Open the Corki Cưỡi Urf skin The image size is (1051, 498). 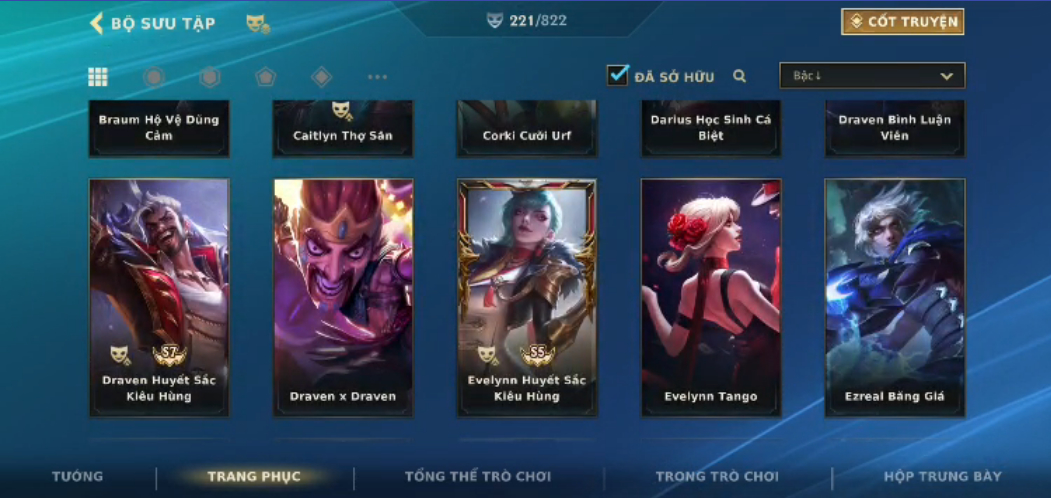[x=527, y=128]
